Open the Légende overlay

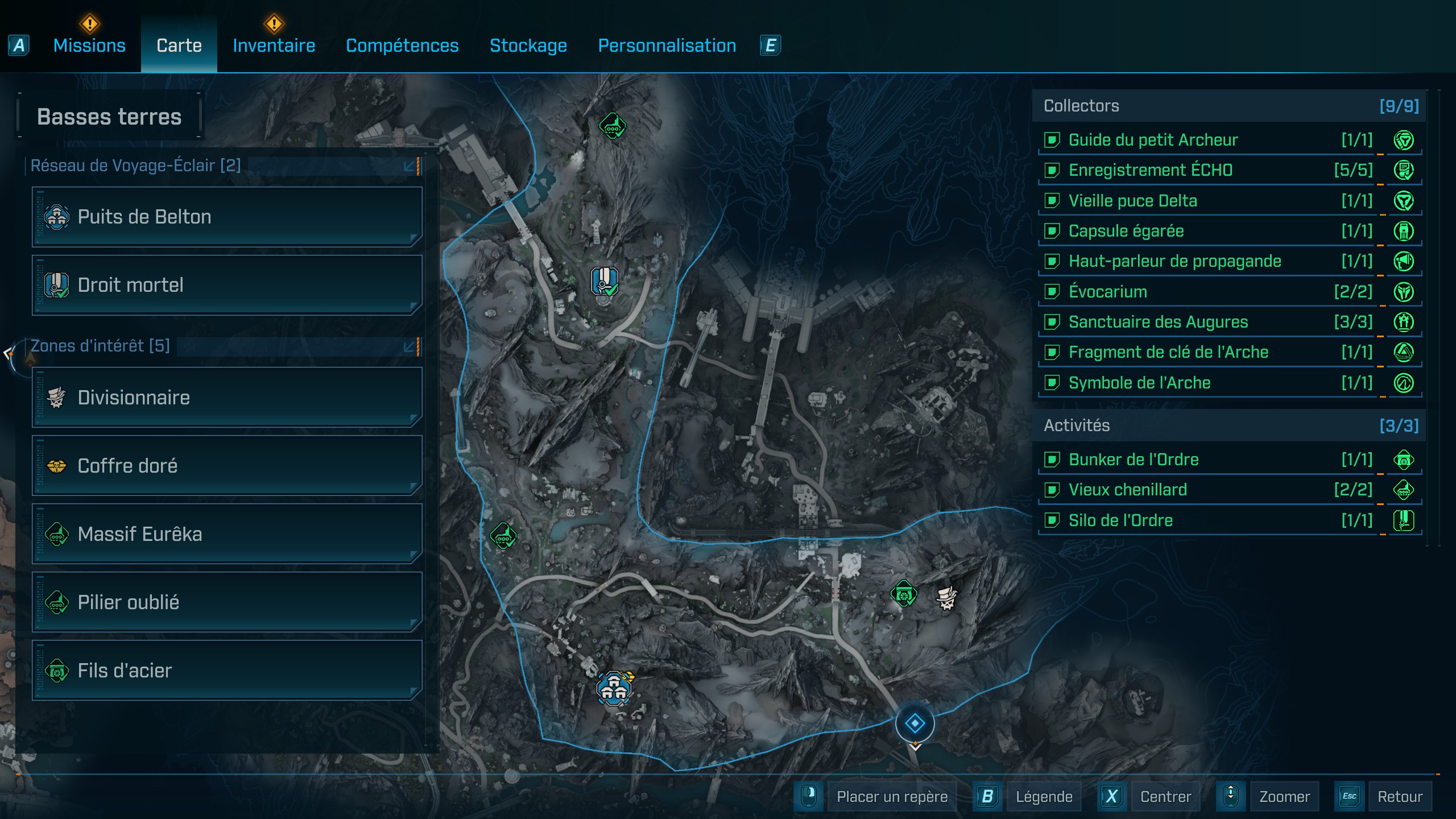coord(1044,796)
